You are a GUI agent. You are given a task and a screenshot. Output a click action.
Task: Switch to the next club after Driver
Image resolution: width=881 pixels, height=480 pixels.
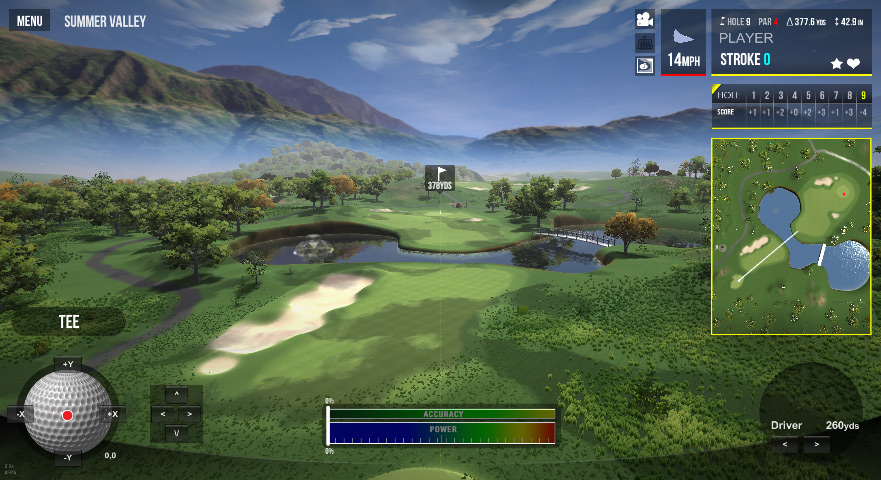point(817,444)
